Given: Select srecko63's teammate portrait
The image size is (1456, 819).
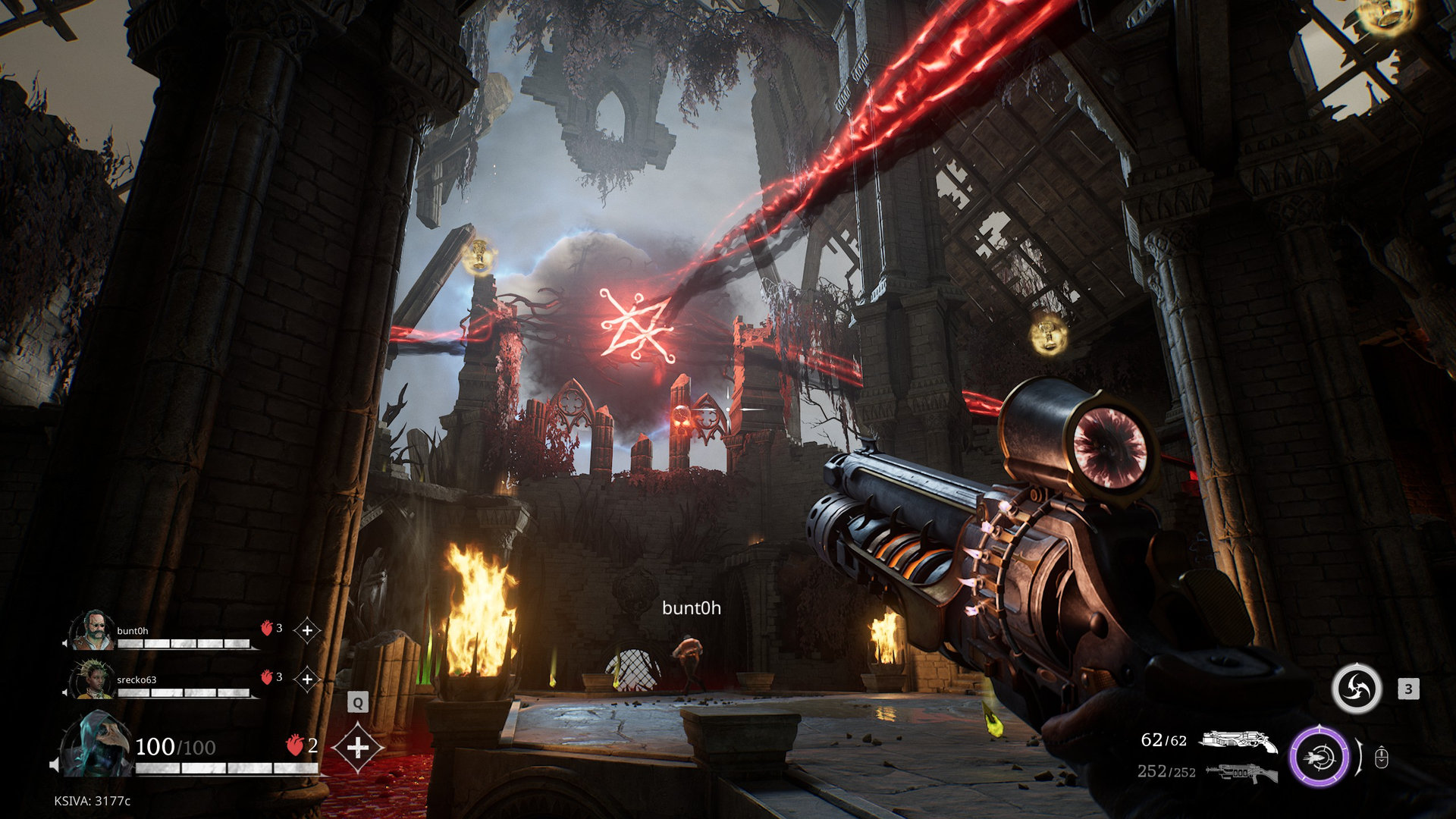Looking at the screenshot, I should coord(93,679).
